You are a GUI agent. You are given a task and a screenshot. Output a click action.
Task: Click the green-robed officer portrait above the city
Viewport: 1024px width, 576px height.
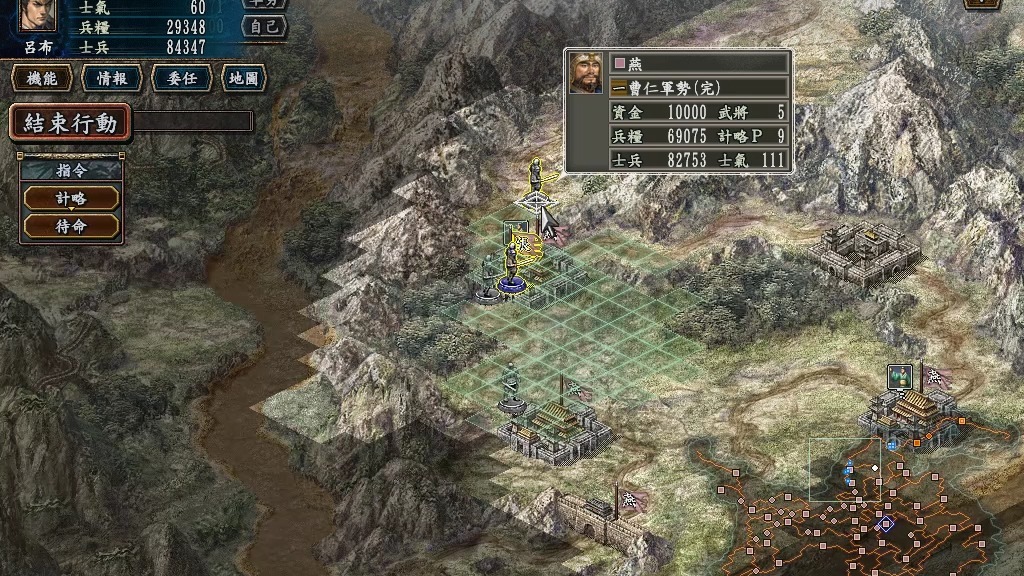pos(899,377)
